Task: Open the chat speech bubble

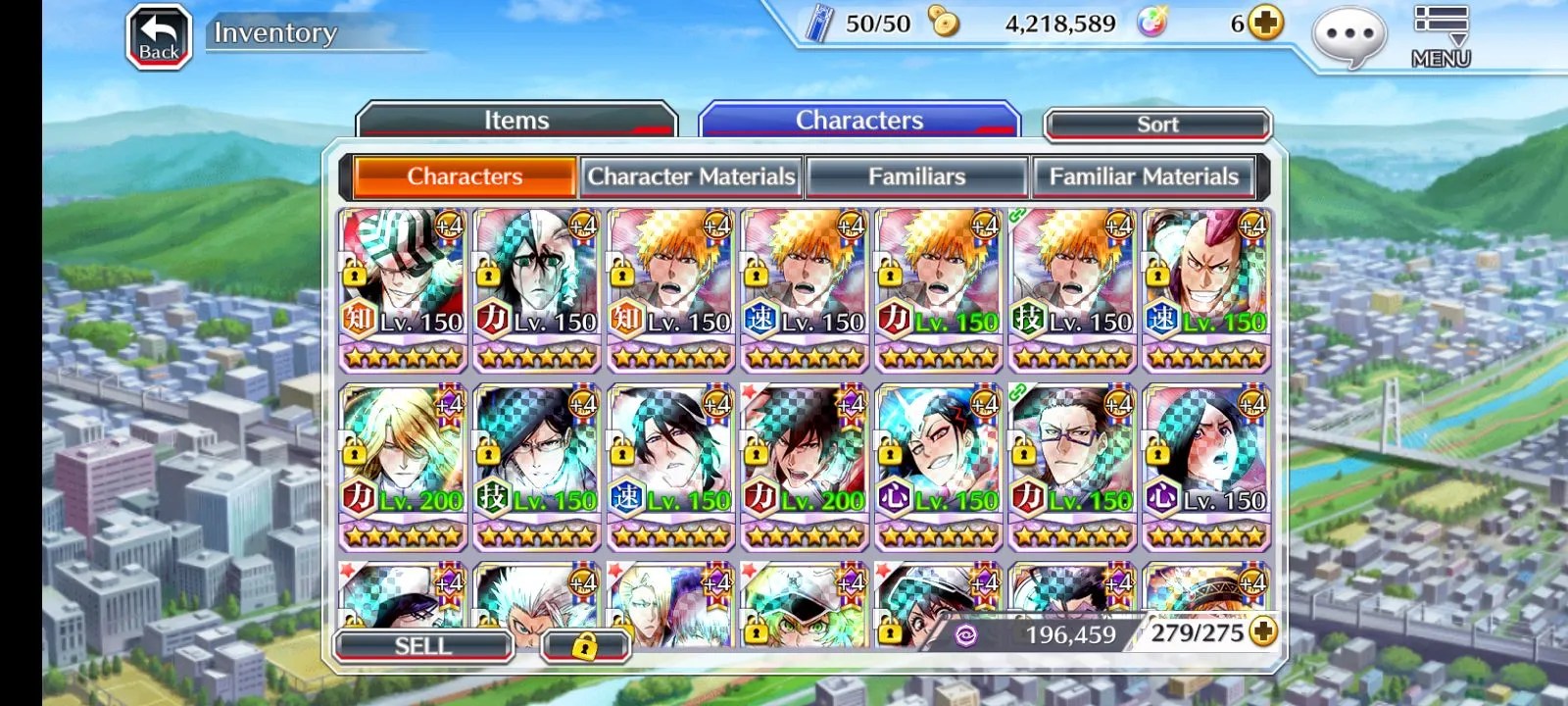Action: (x=1348, y=37)
